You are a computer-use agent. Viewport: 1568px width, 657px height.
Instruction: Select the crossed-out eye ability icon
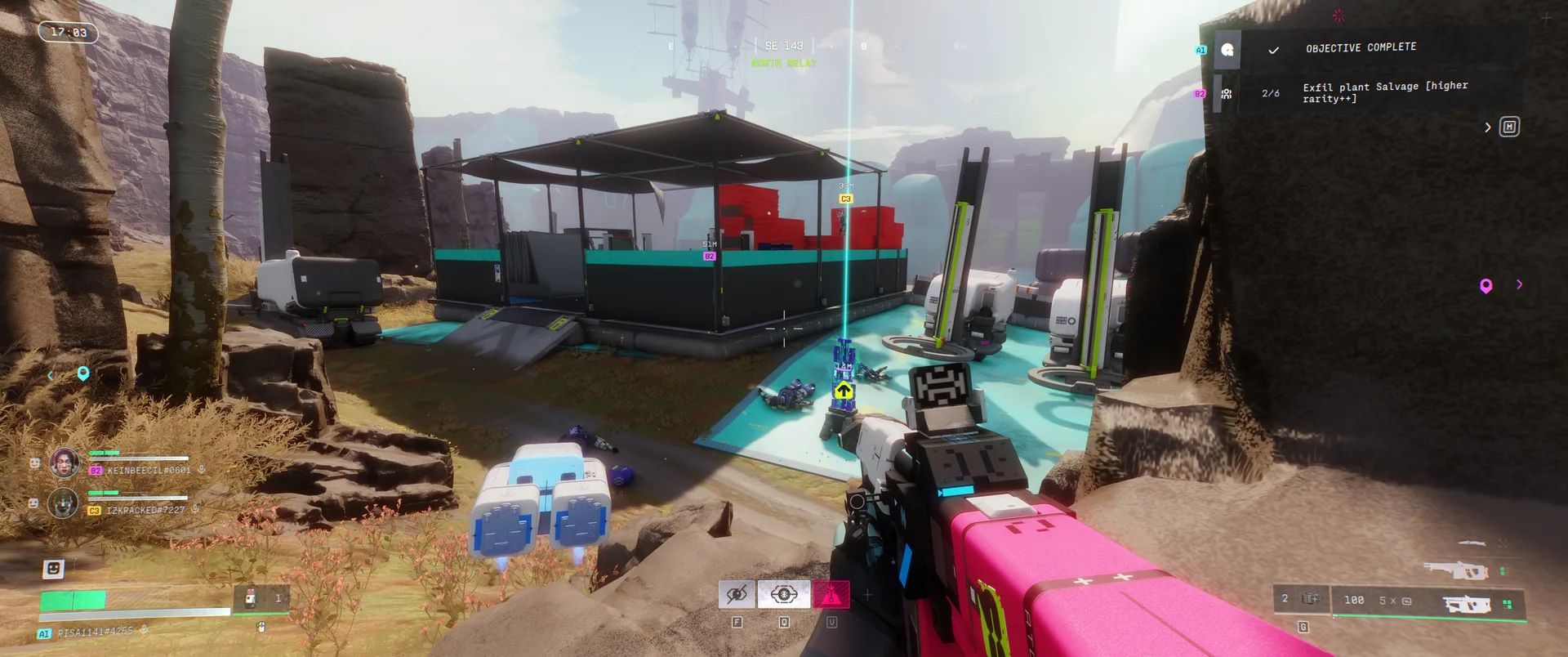tap(737, 594)
